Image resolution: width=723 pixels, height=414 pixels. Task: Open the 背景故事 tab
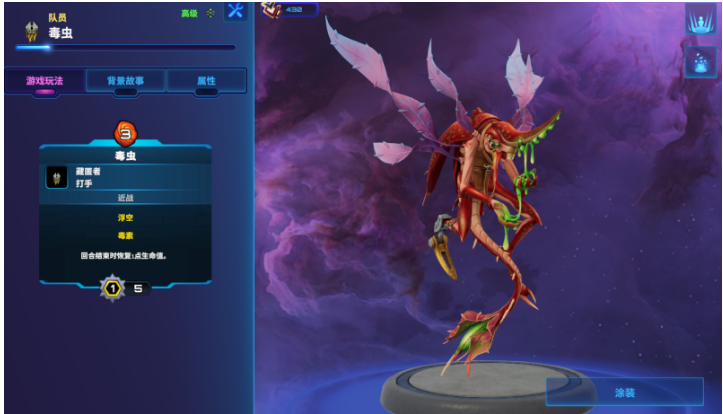[x=125, y=81]
